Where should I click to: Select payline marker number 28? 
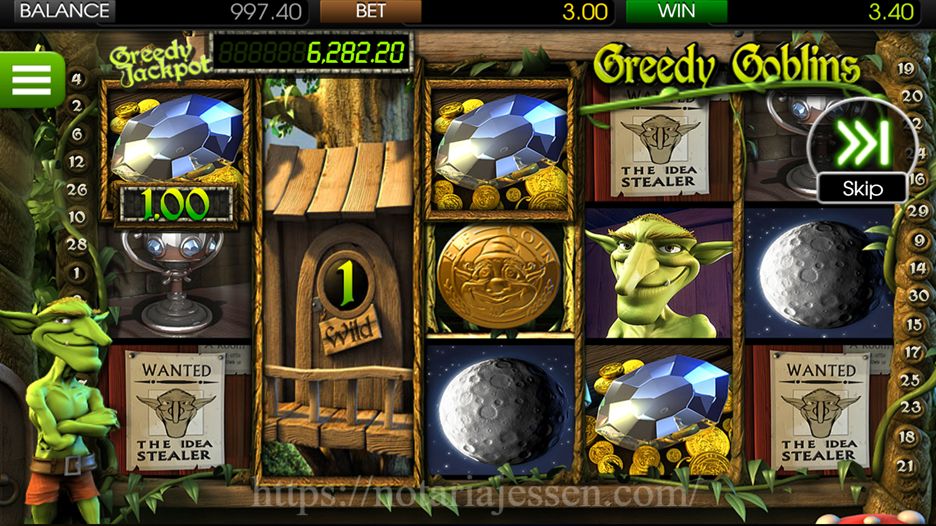click(77, 244)
